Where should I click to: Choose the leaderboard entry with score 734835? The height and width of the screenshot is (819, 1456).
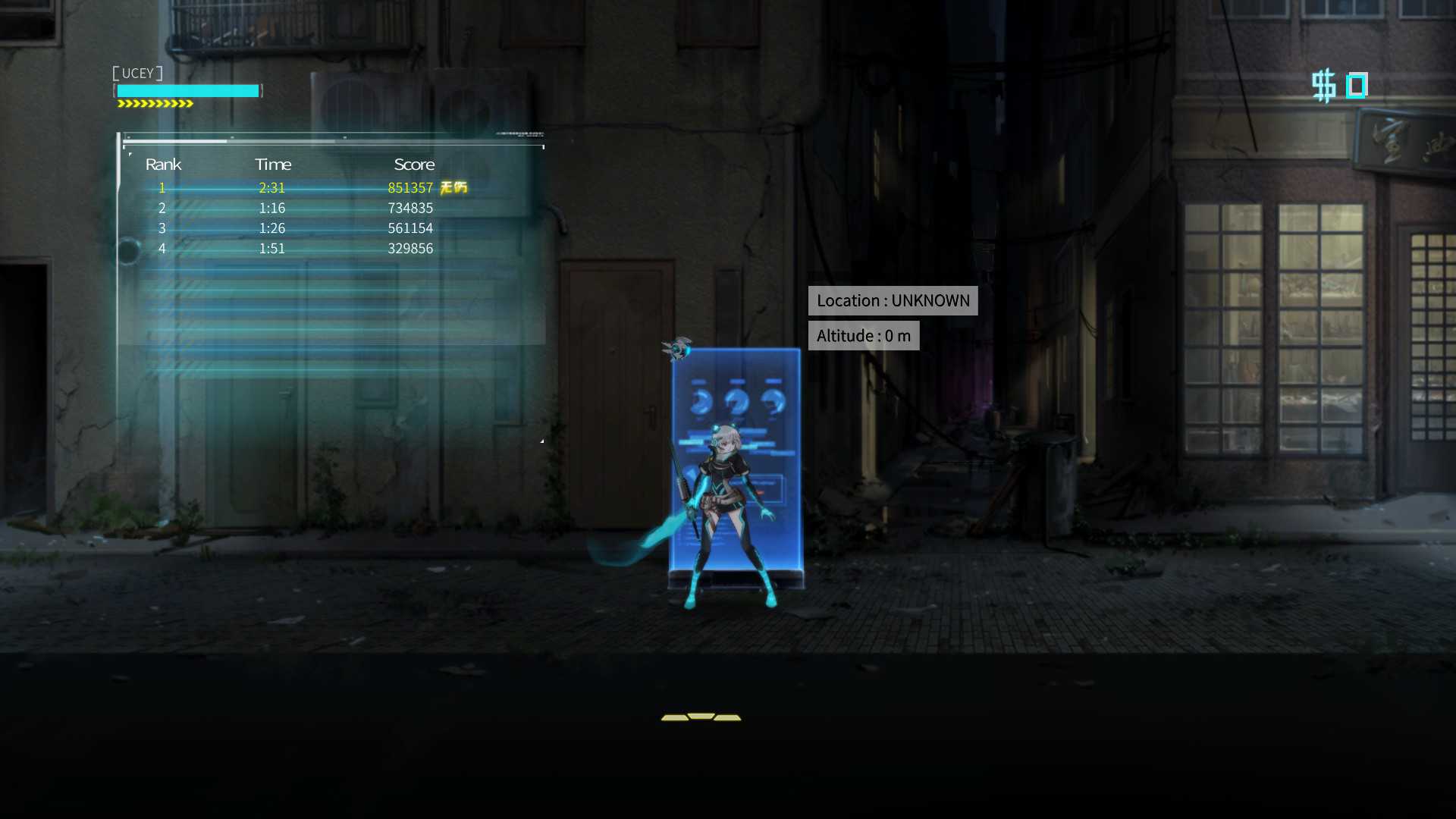pos(303,208)
